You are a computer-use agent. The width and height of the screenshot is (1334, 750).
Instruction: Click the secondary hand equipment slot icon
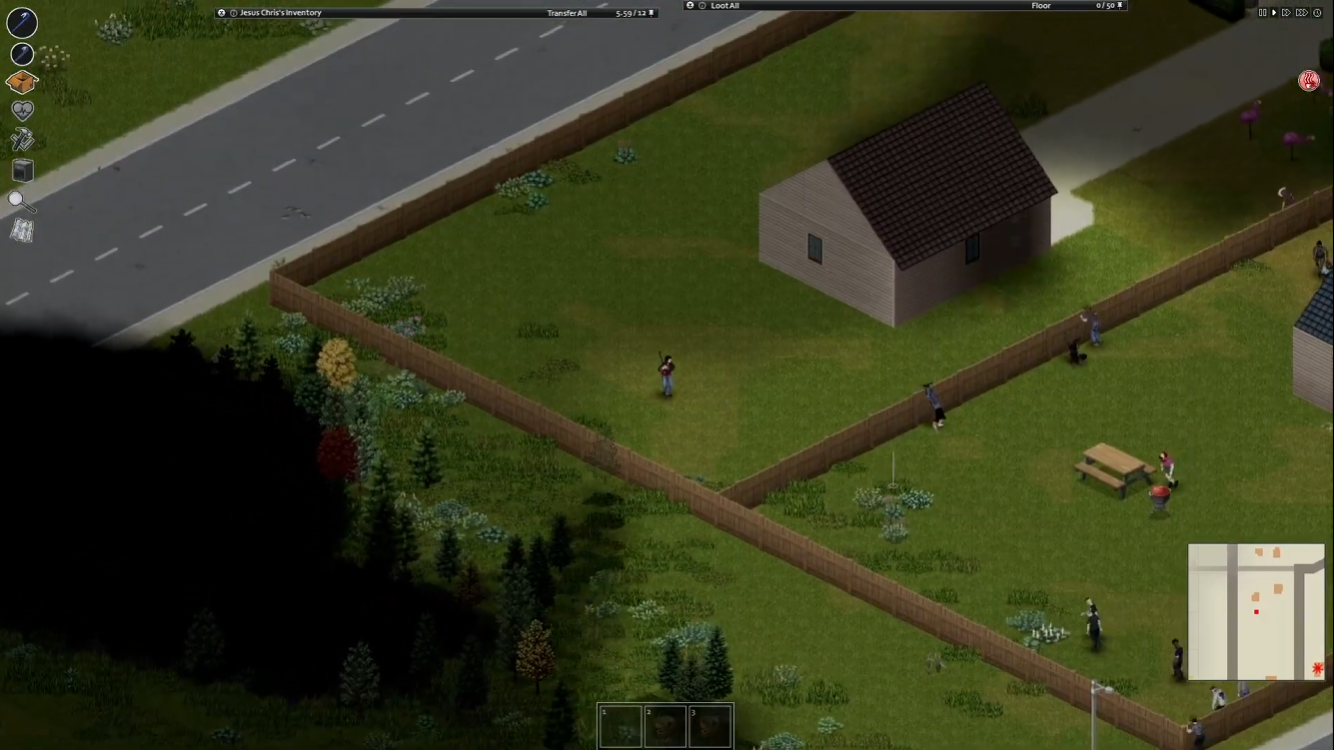coord(22,52)
